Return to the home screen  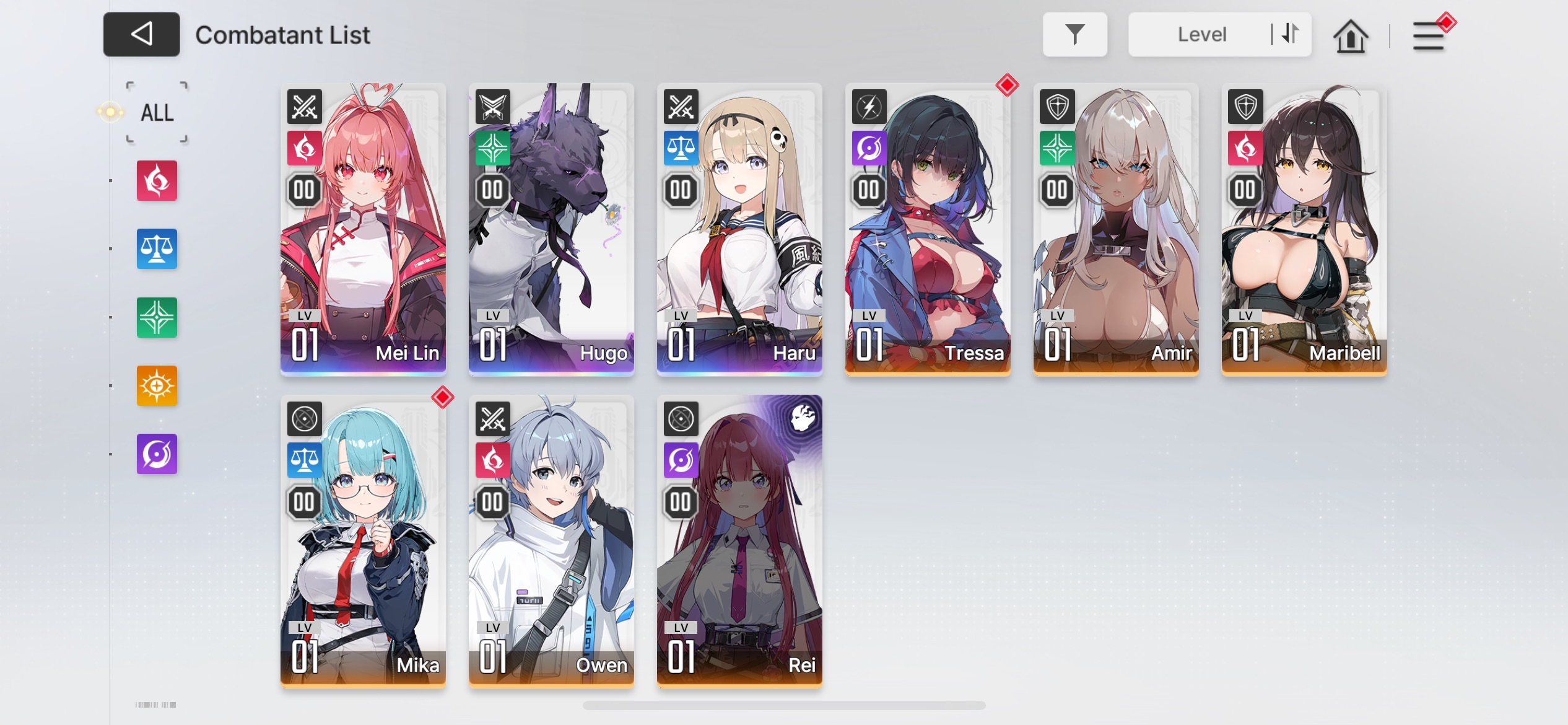coord(1350,36)
